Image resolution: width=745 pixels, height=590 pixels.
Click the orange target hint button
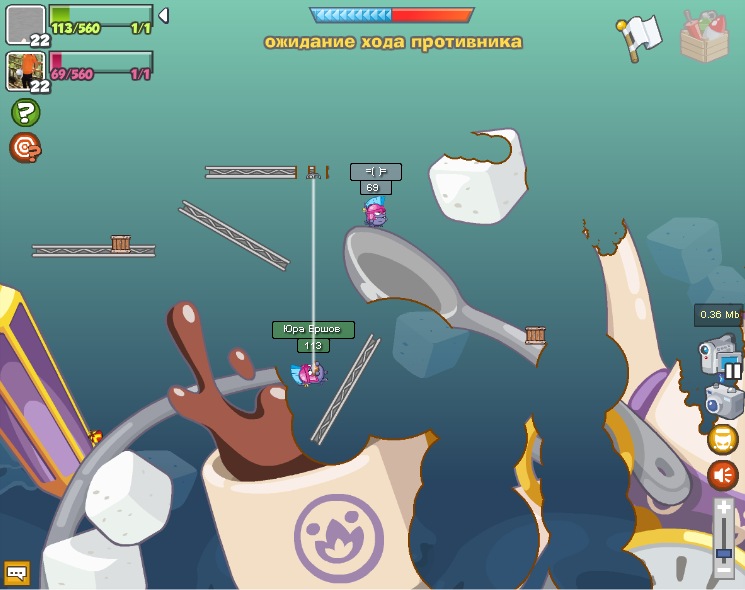point(25,148)
